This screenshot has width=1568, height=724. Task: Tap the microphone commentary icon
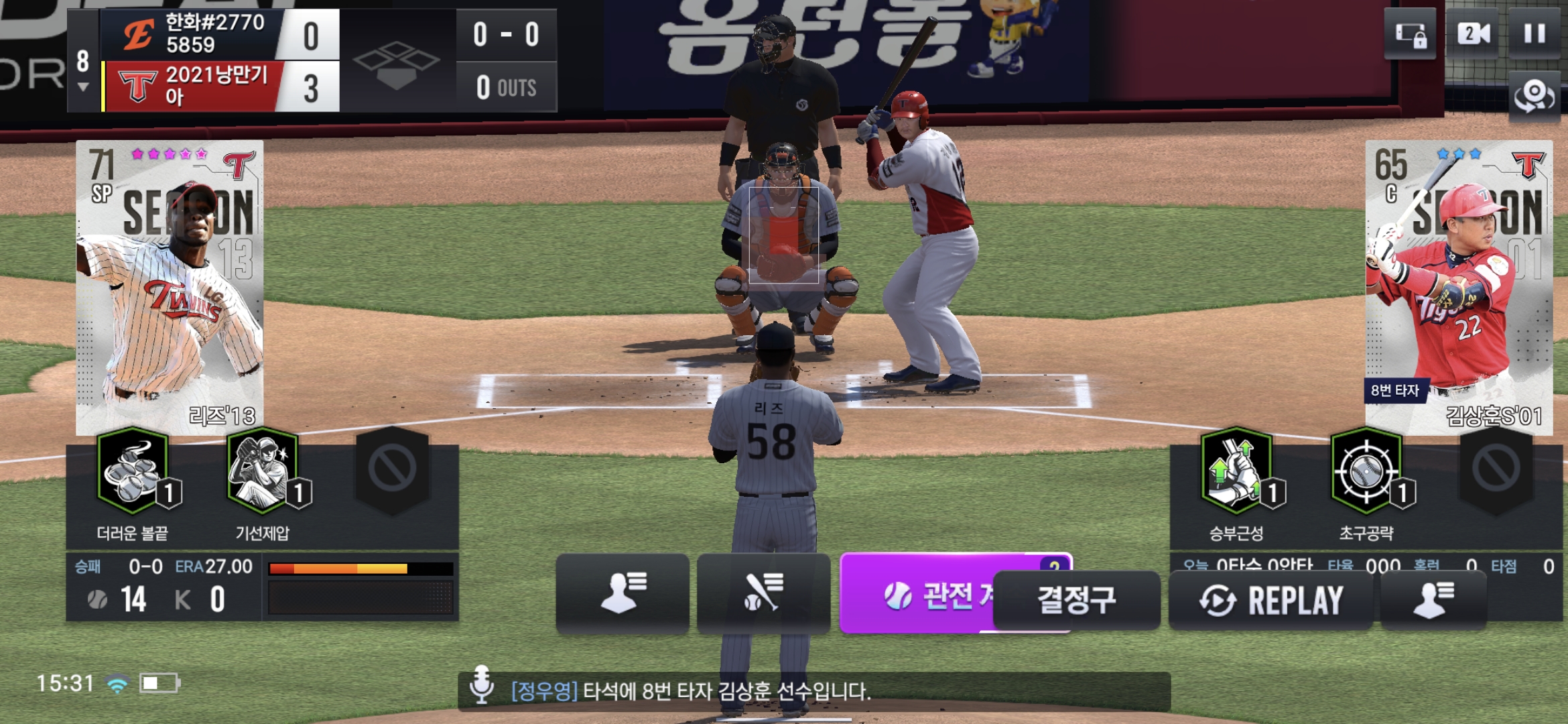tap(481, 685)
